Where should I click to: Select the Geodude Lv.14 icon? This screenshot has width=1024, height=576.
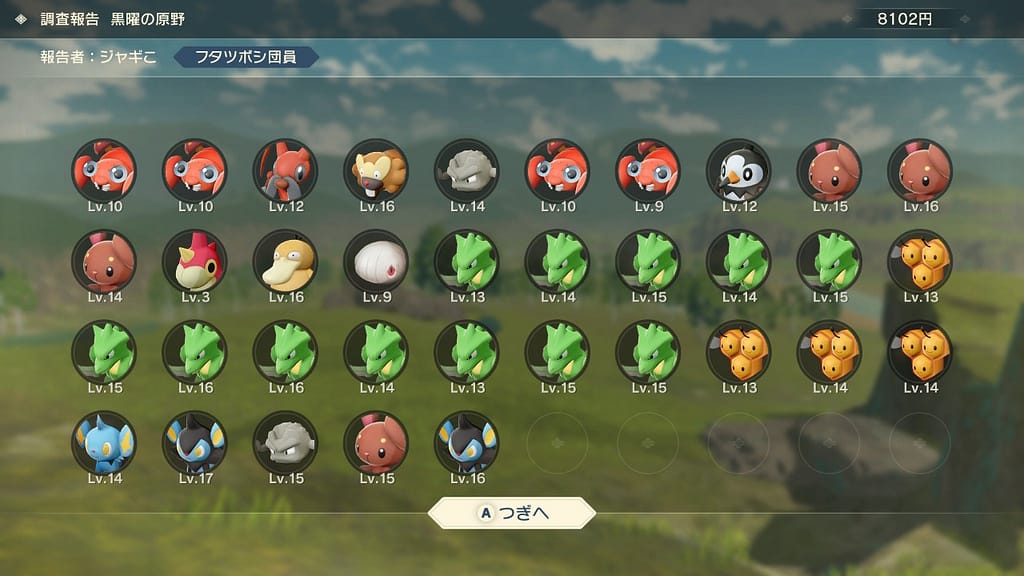[466, 171]
